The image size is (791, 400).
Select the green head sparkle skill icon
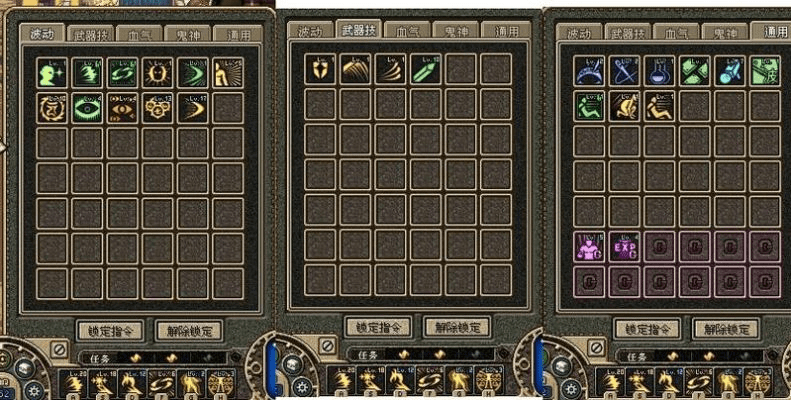[x=53, y=73]
